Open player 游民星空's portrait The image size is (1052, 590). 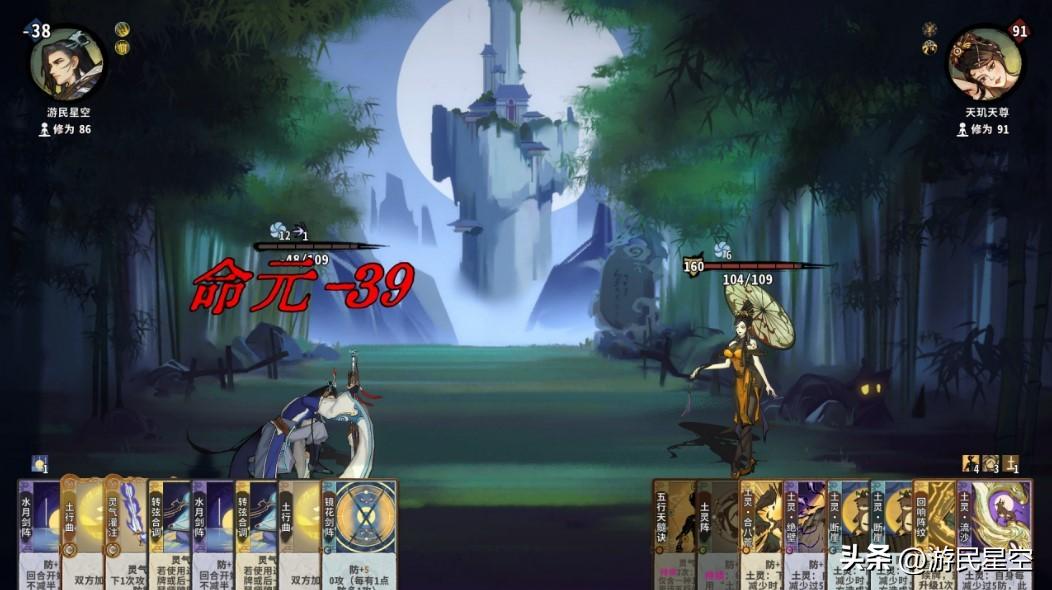[x=67, y=64]
